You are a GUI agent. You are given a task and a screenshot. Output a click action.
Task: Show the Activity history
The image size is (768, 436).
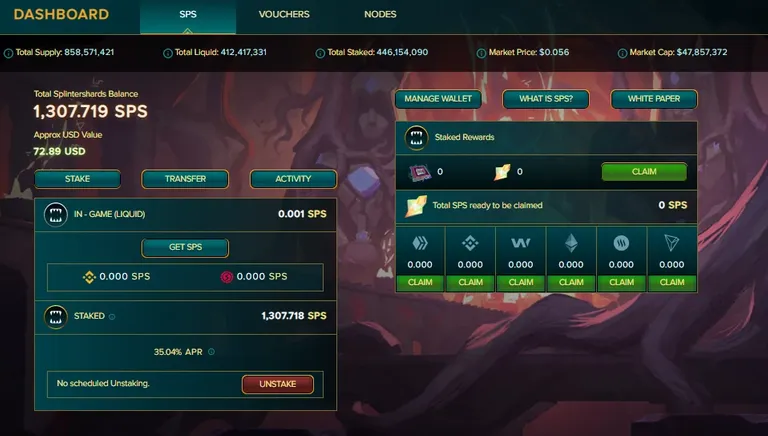[x=293, y=179]
